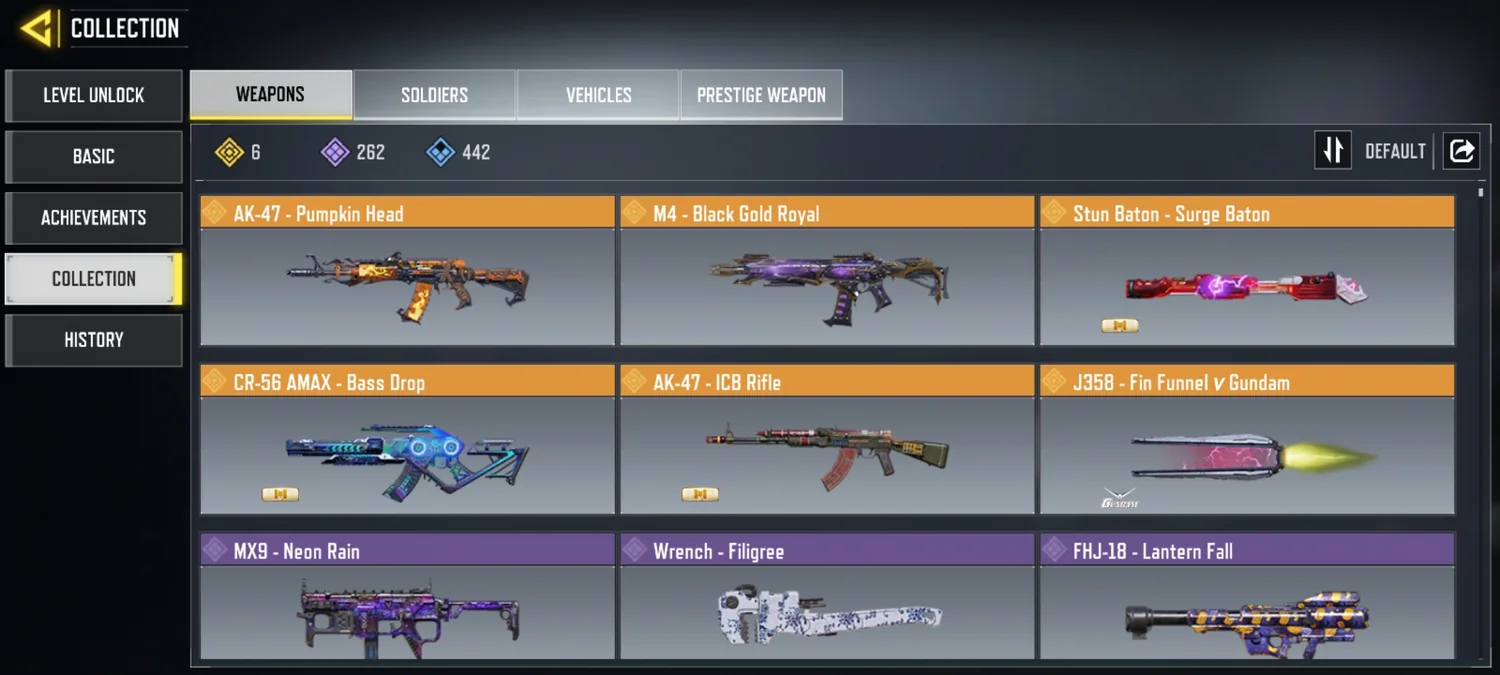Open the Wrench Filigree card
Image resolution: width=1500 pixels, height=675 pixels.
[827, 598]
